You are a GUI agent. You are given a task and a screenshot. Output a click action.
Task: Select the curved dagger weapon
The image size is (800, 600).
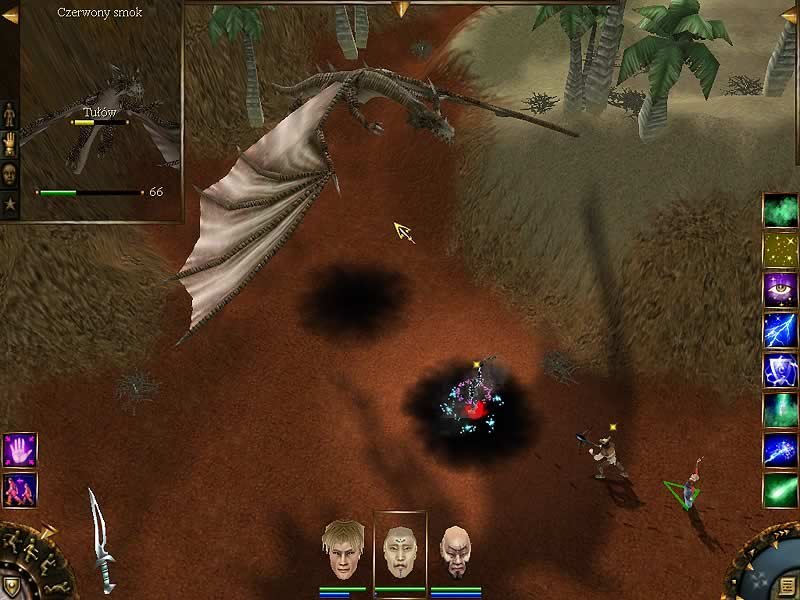[x=101, y=538]
